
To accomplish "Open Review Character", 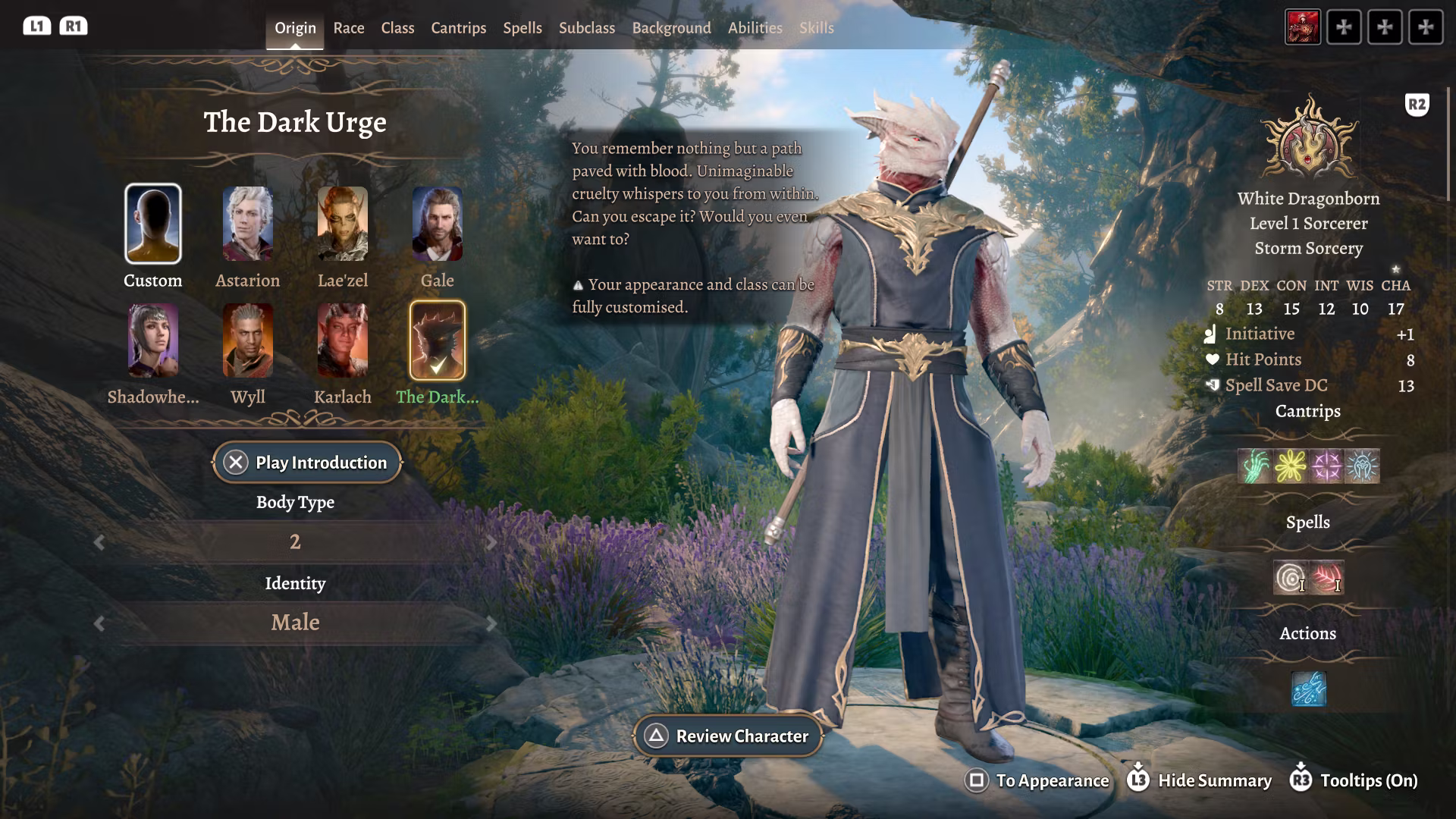I will coord(728,736).
